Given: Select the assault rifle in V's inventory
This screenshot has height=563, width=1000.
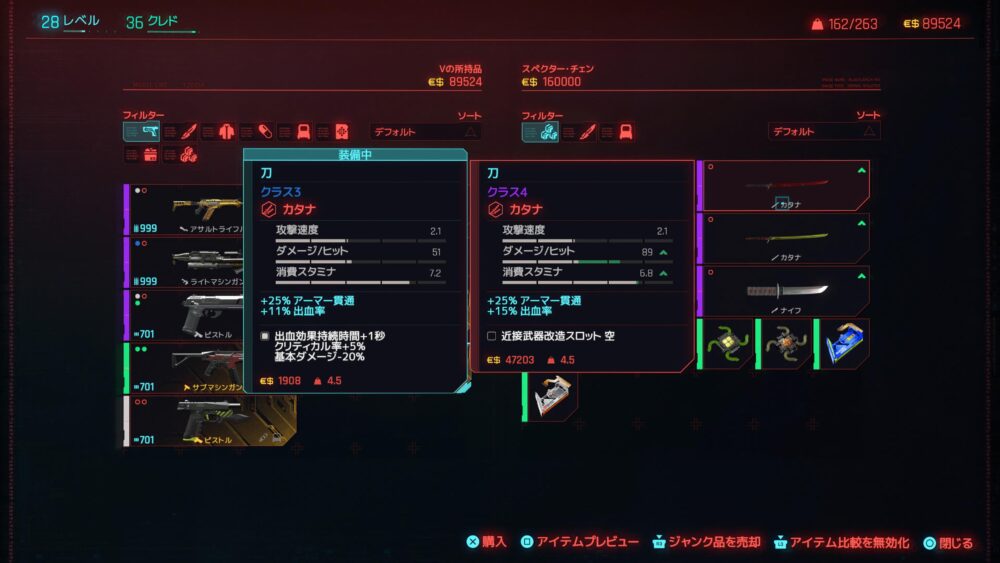Looking at the screenshot, I should (185, 209).
